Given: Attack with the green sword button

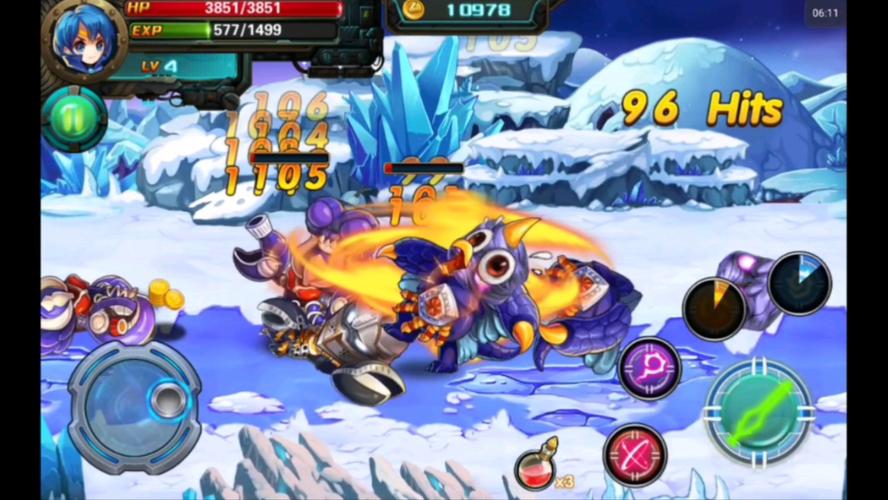Looking at the screenshot, I should pos(760,409).
